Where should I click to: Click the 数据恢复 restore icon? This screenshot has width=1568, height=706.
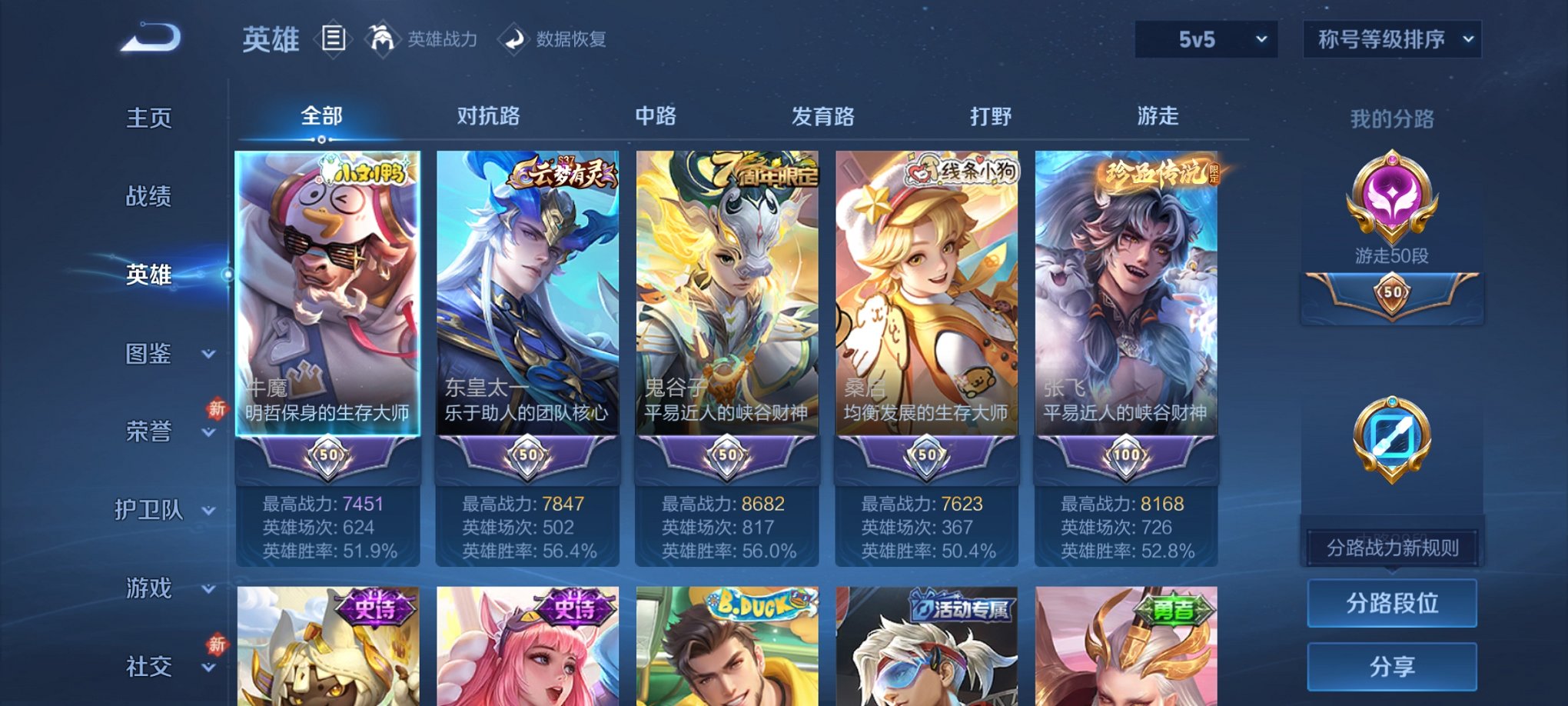click(x=513, y=38)
